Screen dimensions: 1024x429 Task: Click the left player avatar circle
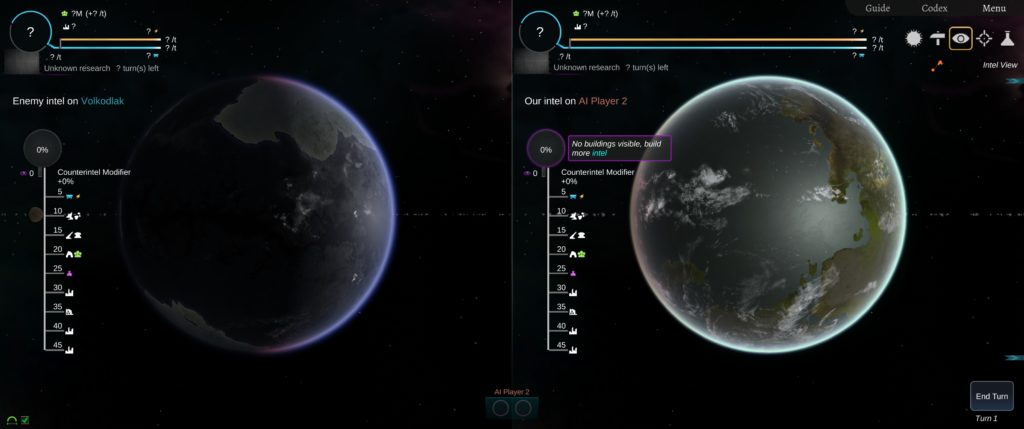click(x=30, y=32)
